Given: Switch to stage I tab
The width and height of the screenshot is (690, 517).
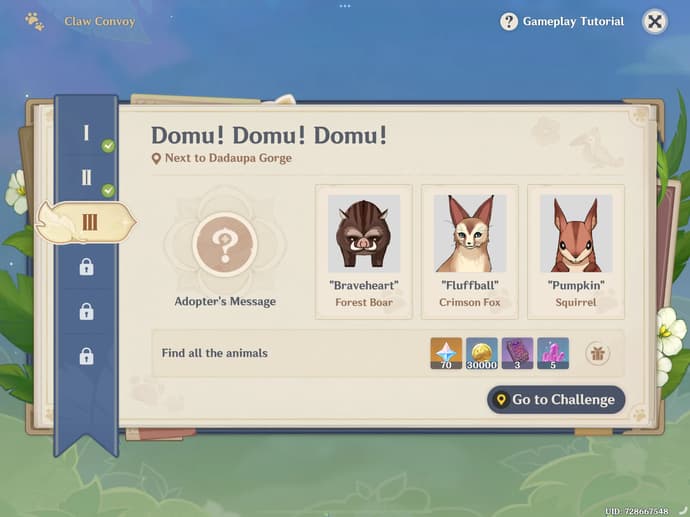Looking at the screenshot, I should [x=87, y=134].
